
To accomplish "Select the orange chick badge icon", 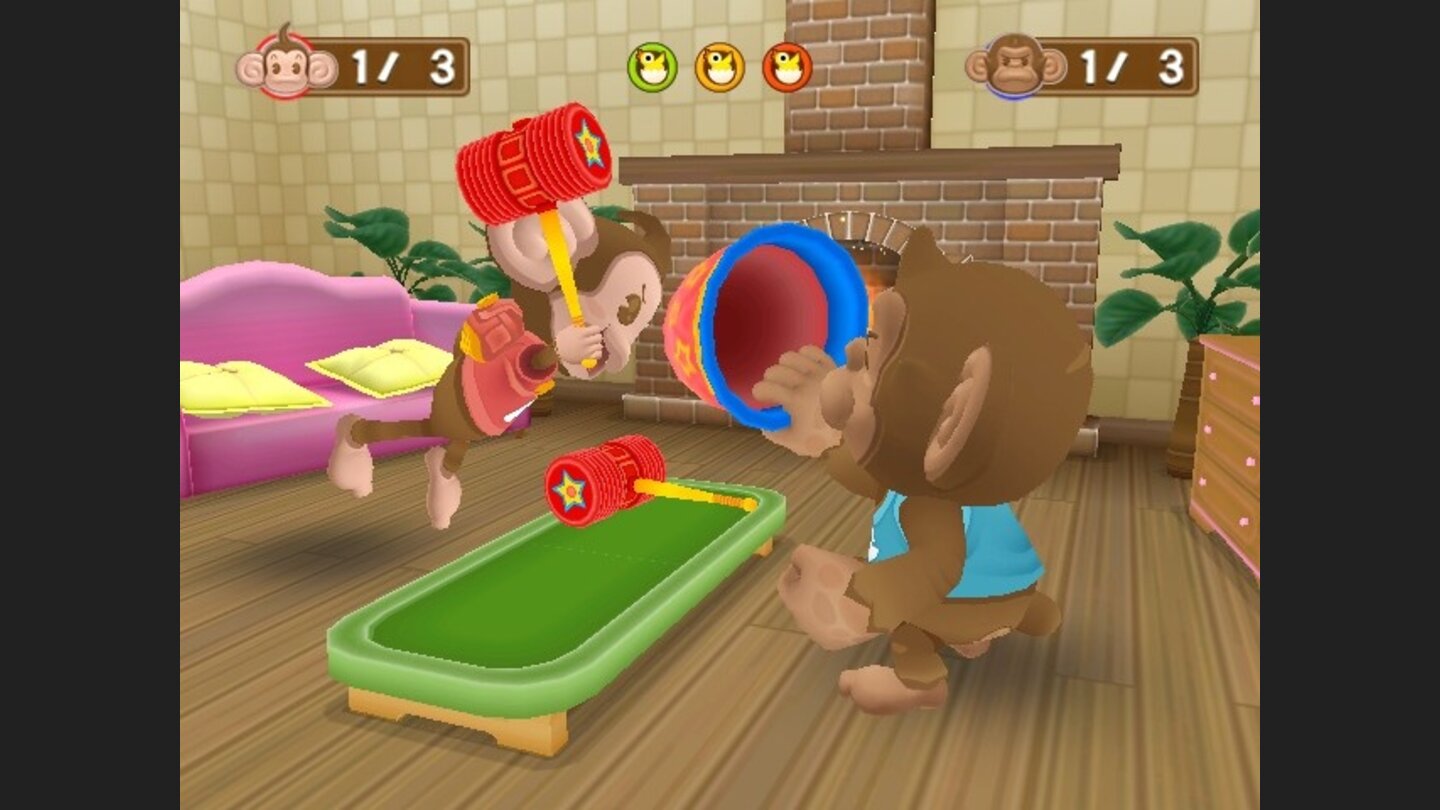I will click(x=719, y=65).
